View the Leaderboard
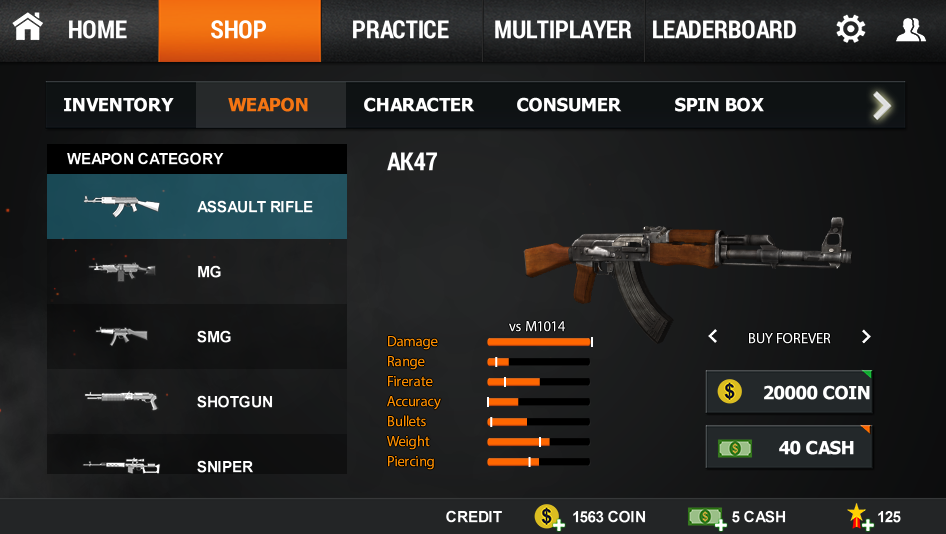Screen dimensions: 946x534 (724, 30)
